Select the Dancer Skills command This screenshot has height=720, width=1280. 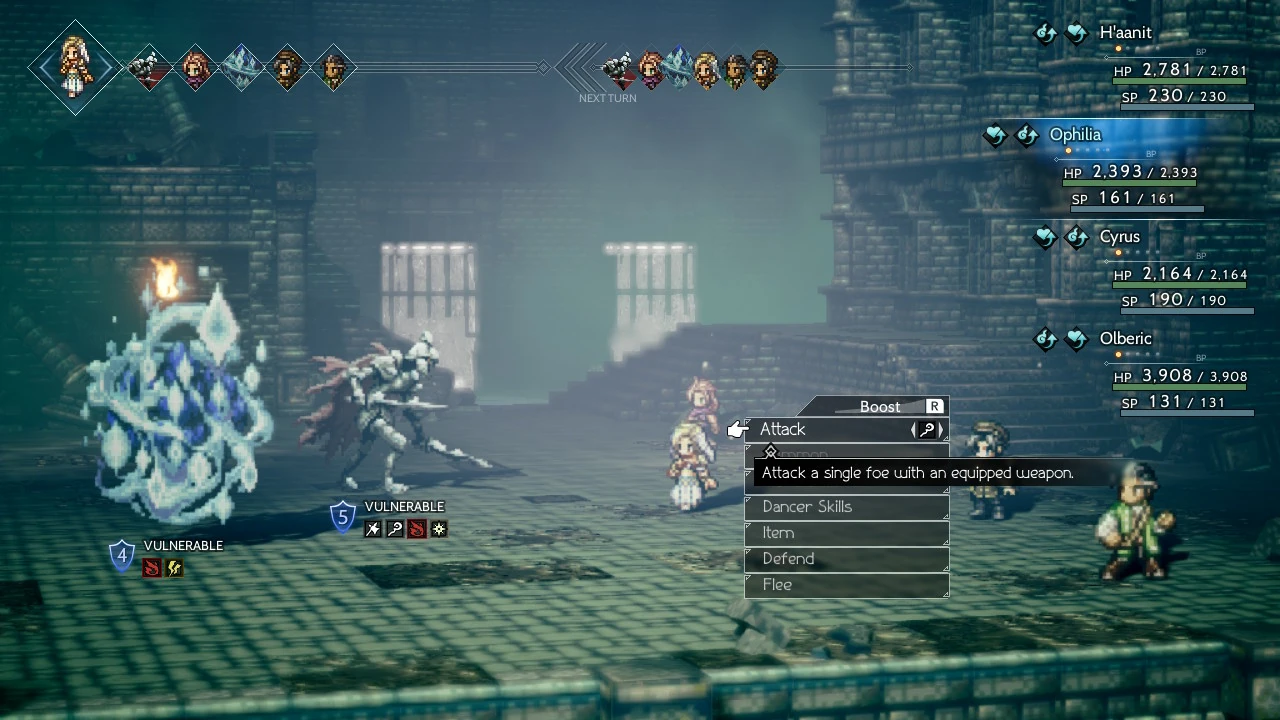[806, 507]
